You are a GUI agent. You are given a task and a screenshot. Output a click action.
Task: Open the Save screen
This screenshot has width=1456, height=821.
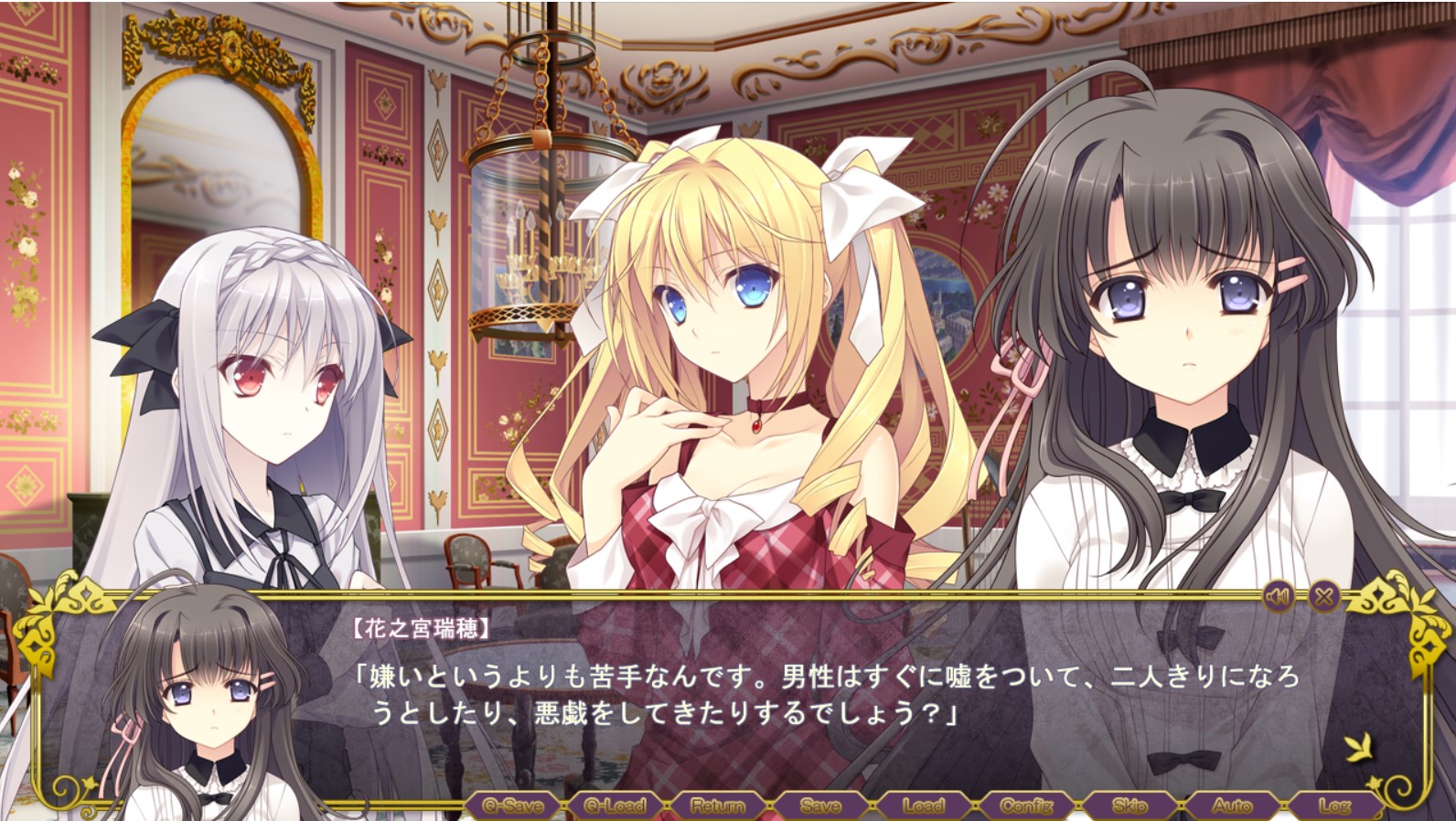coord(820,806)
